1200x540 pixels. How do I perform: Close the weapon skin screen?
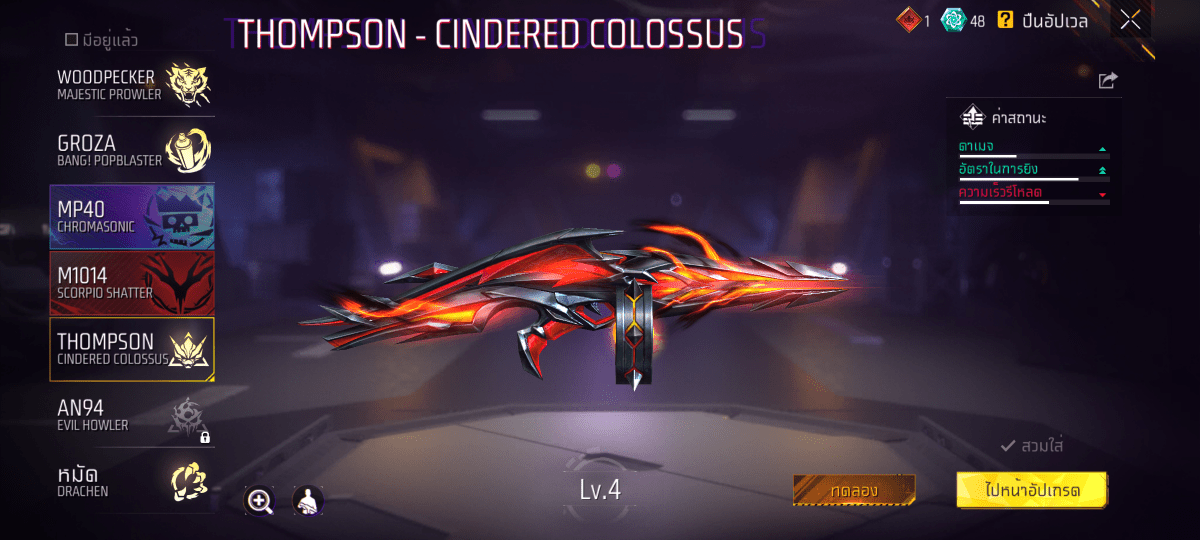[1130, 19]
